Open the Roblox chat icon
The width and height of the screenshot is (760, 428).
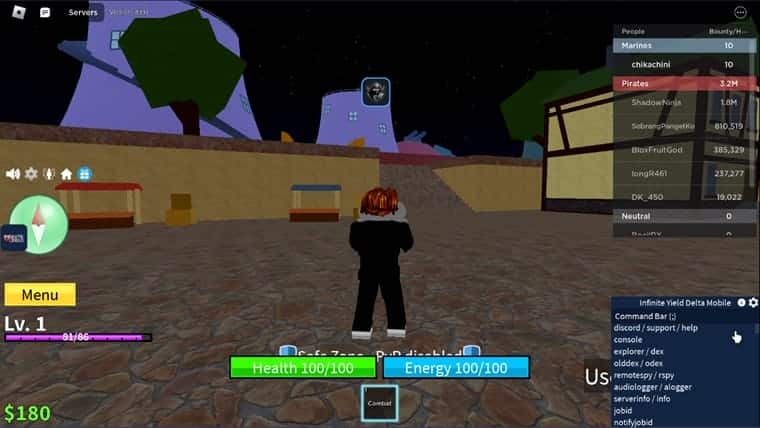pos(45,12)
